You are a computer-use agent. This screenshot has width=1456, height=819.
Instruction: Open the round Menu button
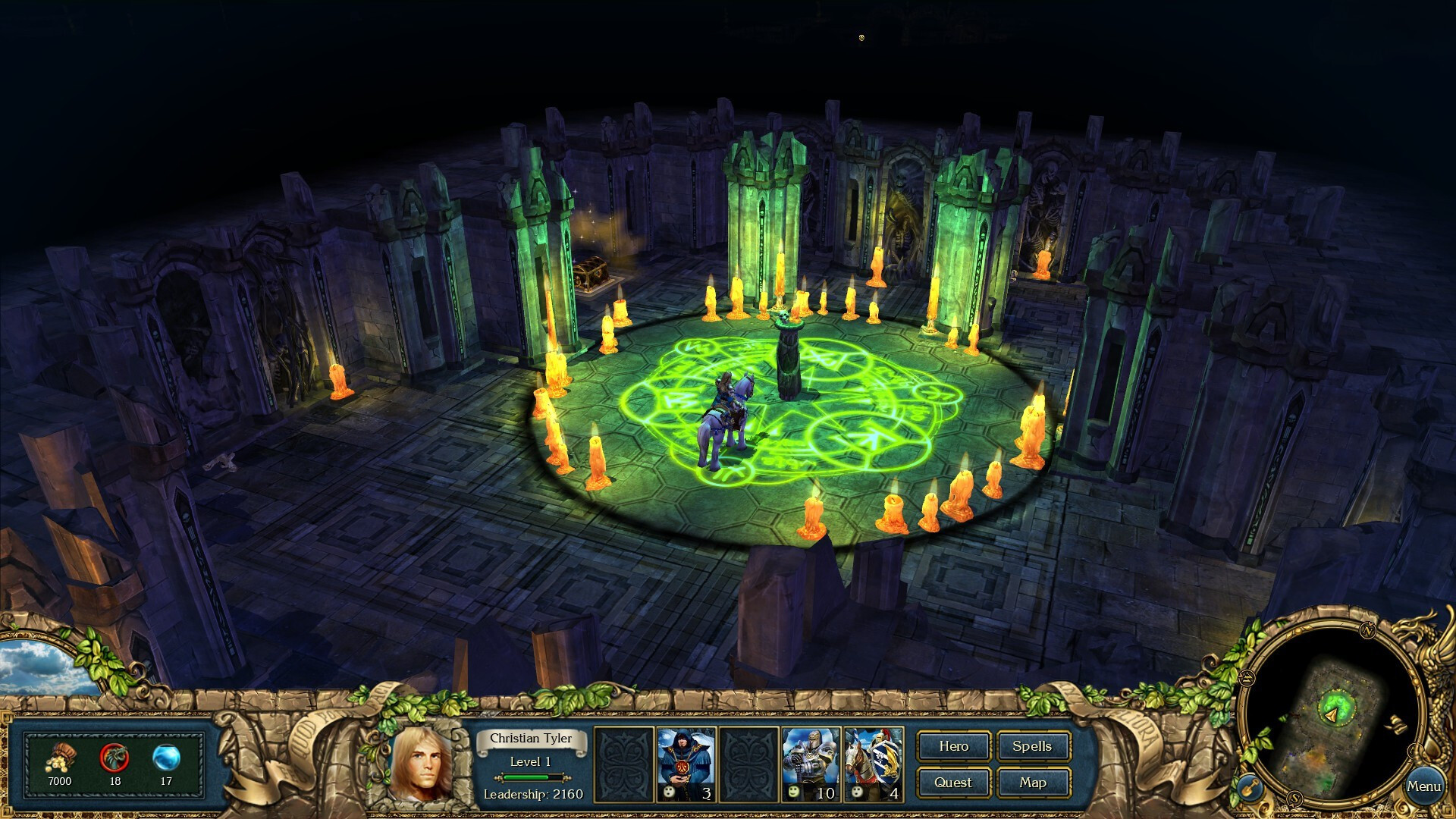pos(1423,786)
